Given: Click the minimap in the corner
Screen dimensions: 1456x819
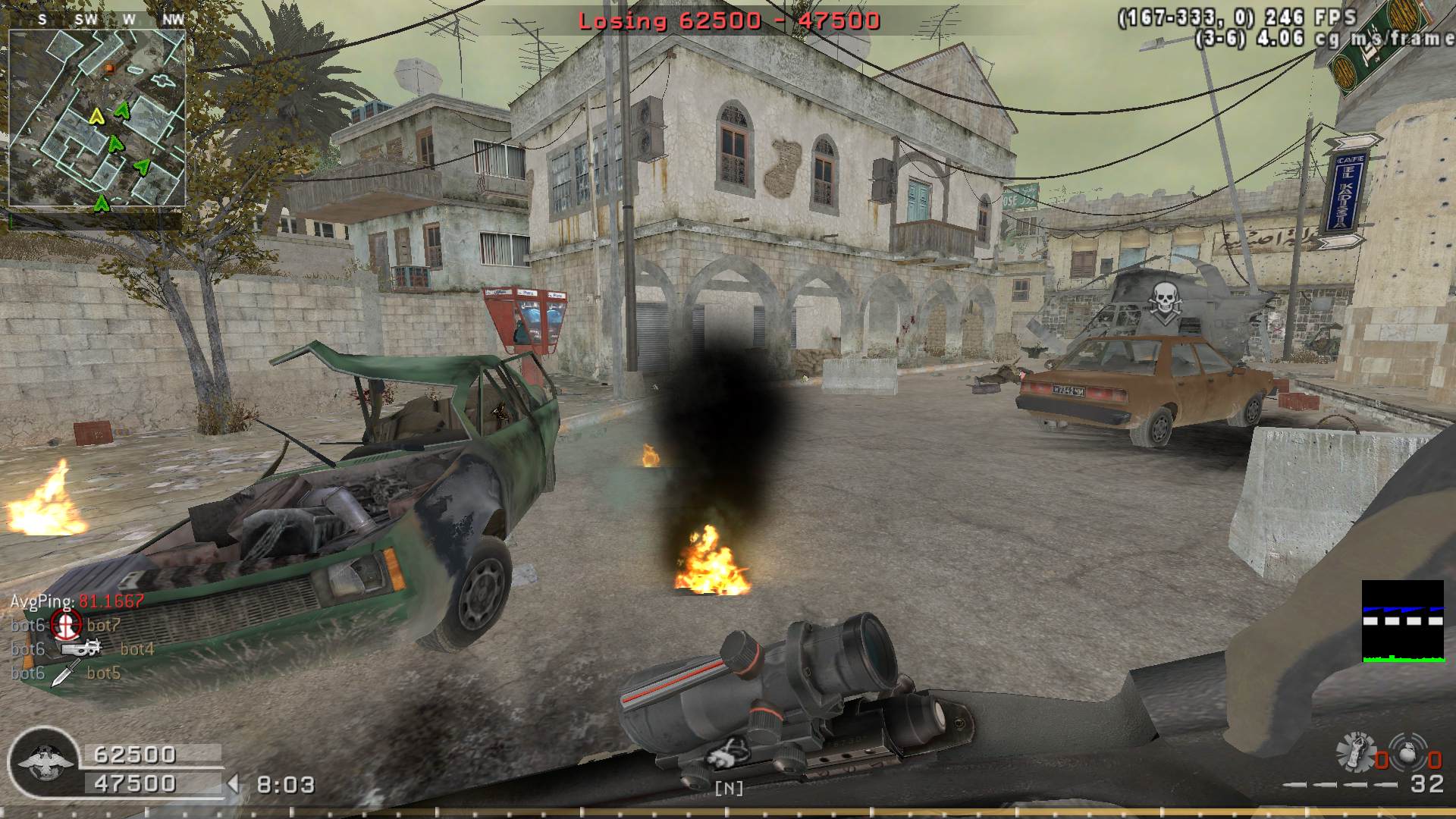Looking at the screenshot, I should pyautogui.click(x=97, y=118).
